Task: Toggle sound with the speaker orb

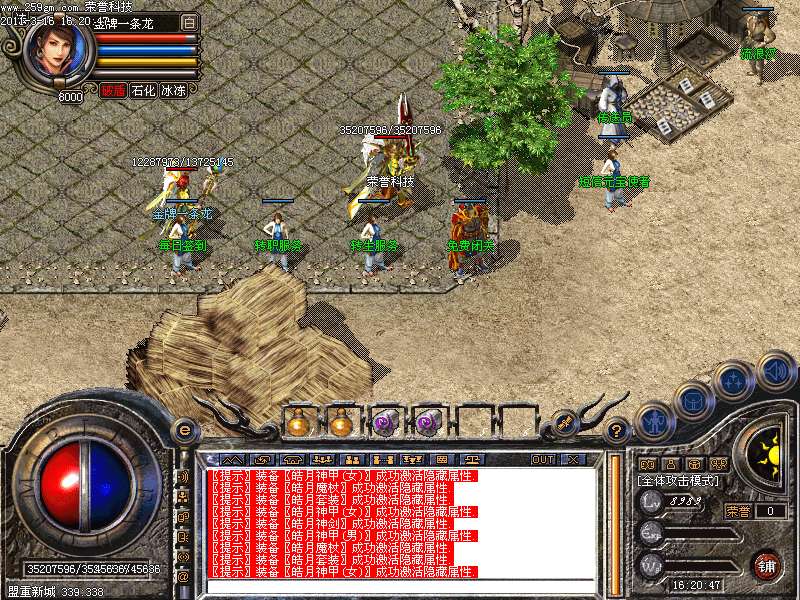Action: pos(776,371)
